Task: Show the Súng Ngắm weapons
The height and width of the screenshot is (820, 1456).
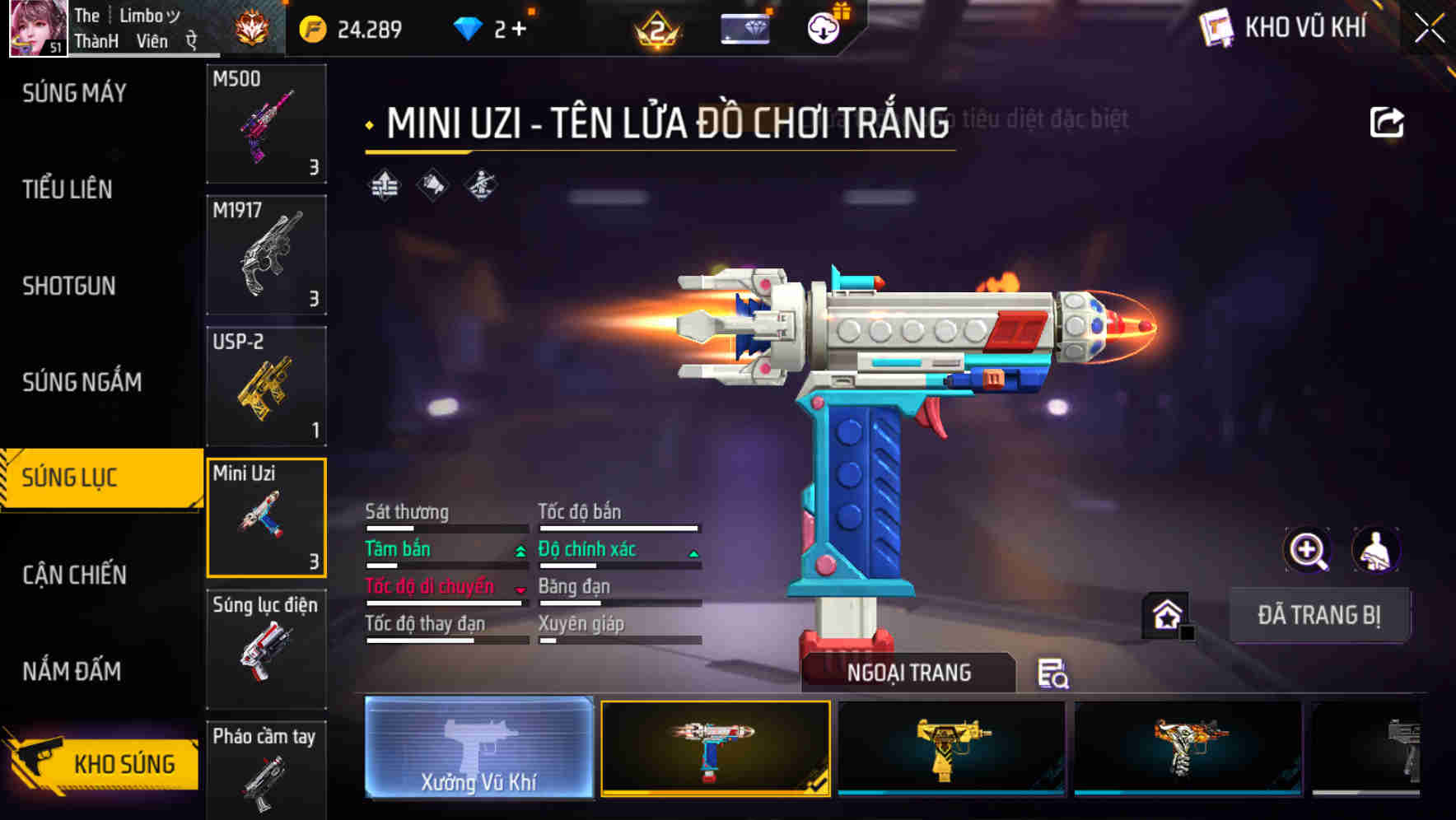Action: pos(82,382)
